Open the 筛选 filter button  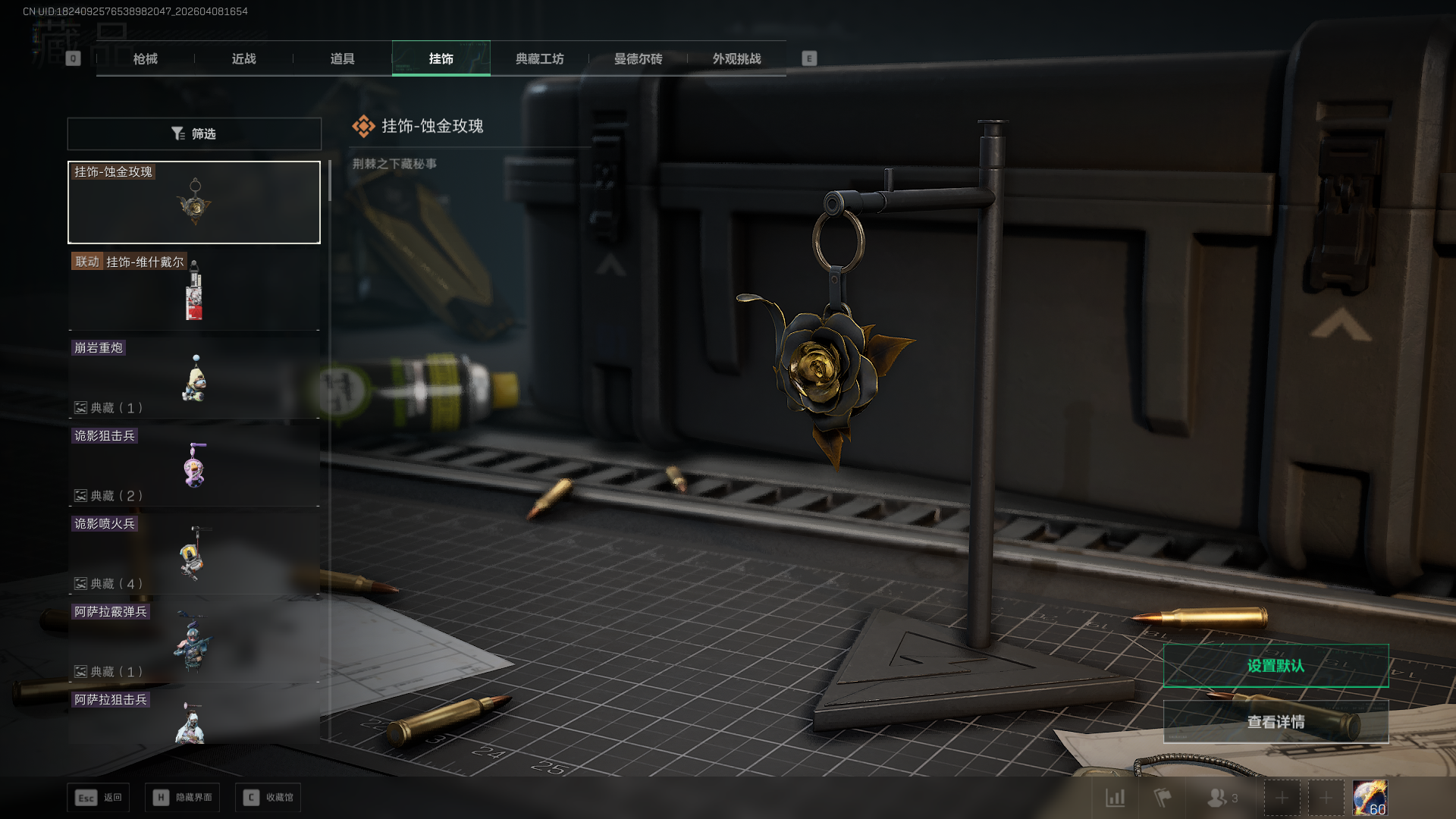tap(194, 133)
